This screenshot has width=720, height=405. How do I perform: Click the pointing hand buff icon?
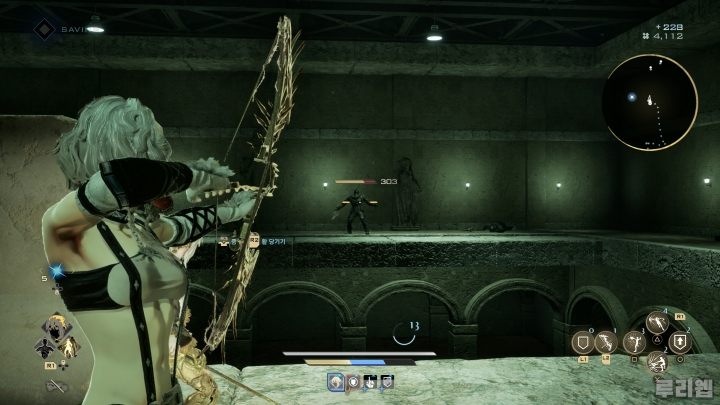[x=370, y=381]
